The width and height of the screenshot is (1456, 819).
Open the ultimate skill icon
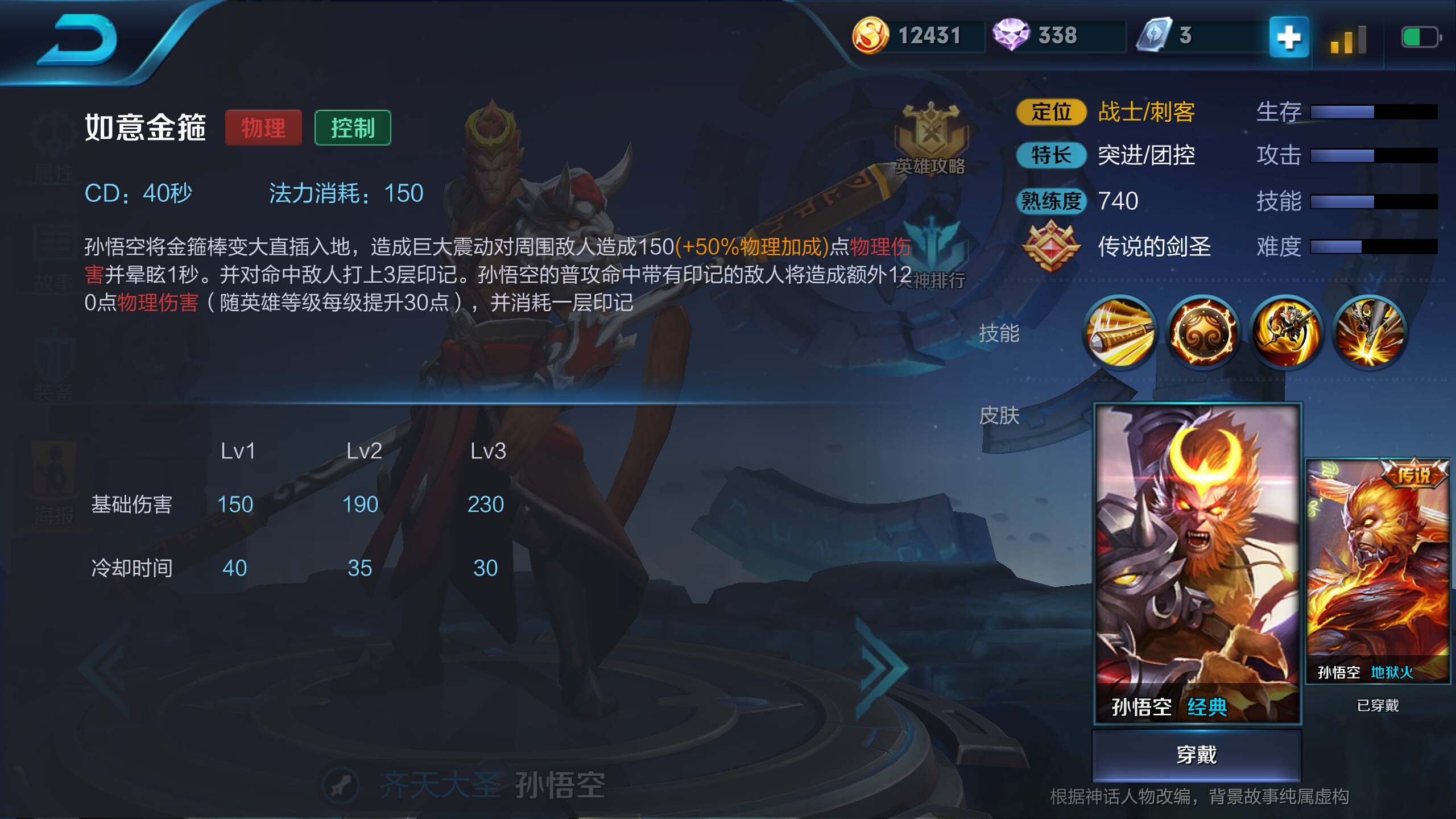click(x=1369, y=336)
